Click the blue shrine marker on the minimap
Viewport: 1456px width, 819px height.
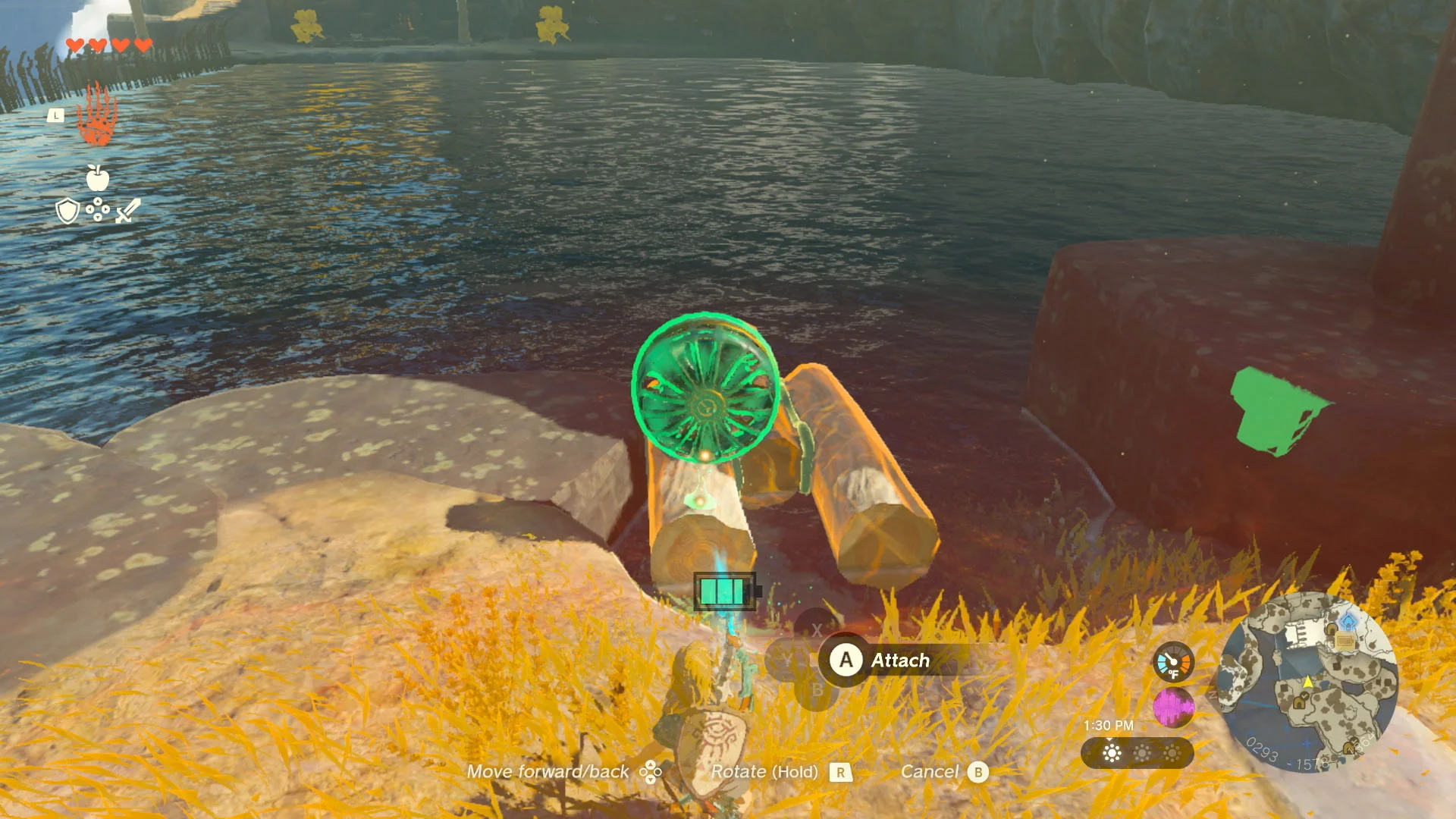(x=1348, y=620)
